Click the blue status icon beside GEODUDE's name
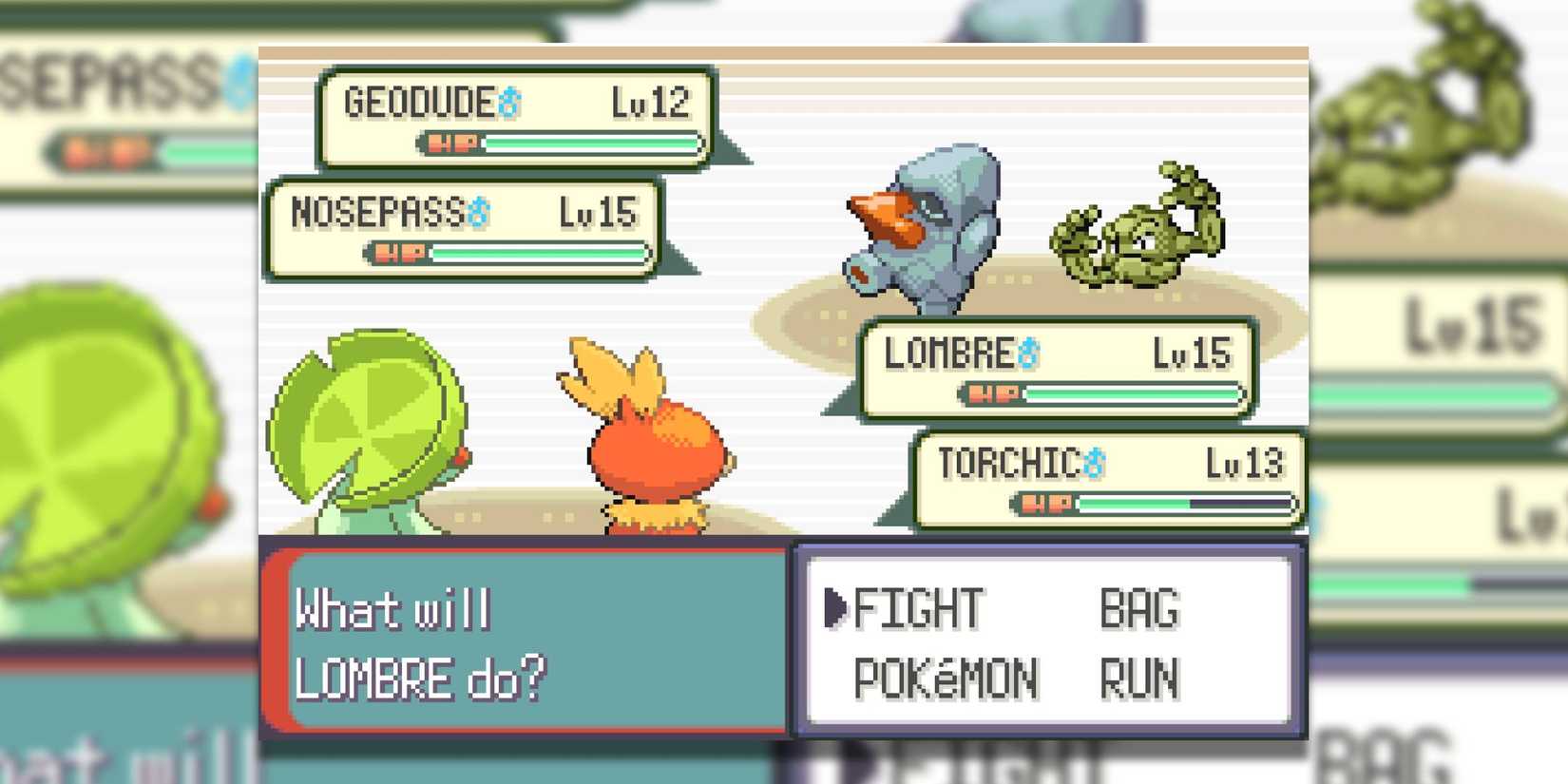Screen dimensions: 1568x784 point(510,104)
